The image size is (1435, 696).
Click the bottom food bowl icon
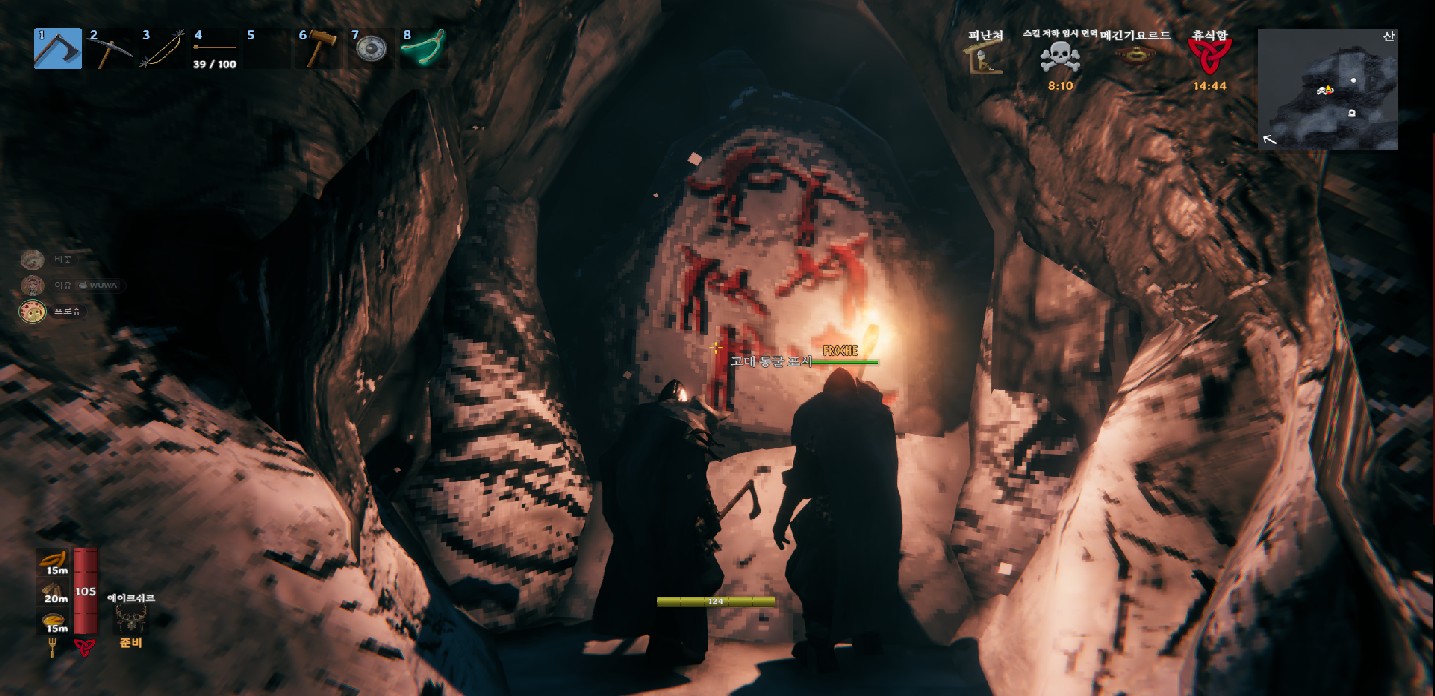coord(54,622)
